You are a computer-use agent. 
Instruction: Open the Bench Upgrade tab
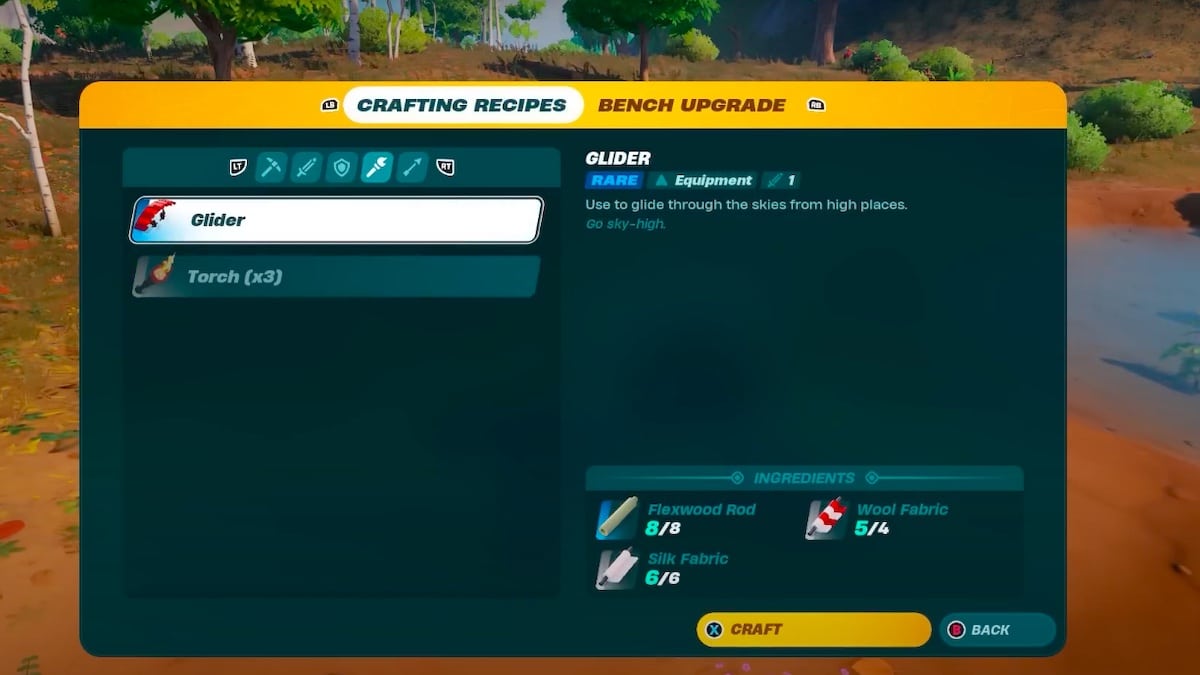(x=692, y=105)
